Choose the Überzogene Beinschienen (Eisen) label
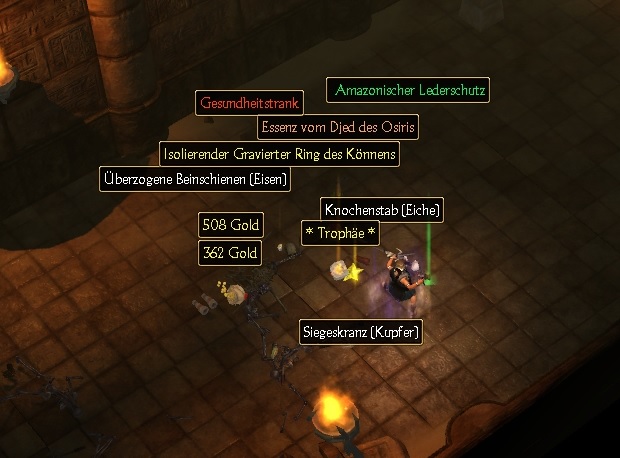620x458 pixels. pos(195,180)
